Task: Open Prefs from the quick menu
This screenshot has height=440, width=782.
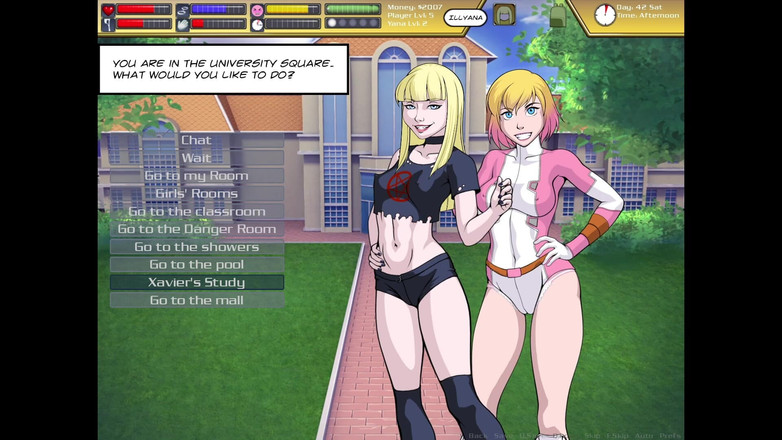Action: (671, 436)
